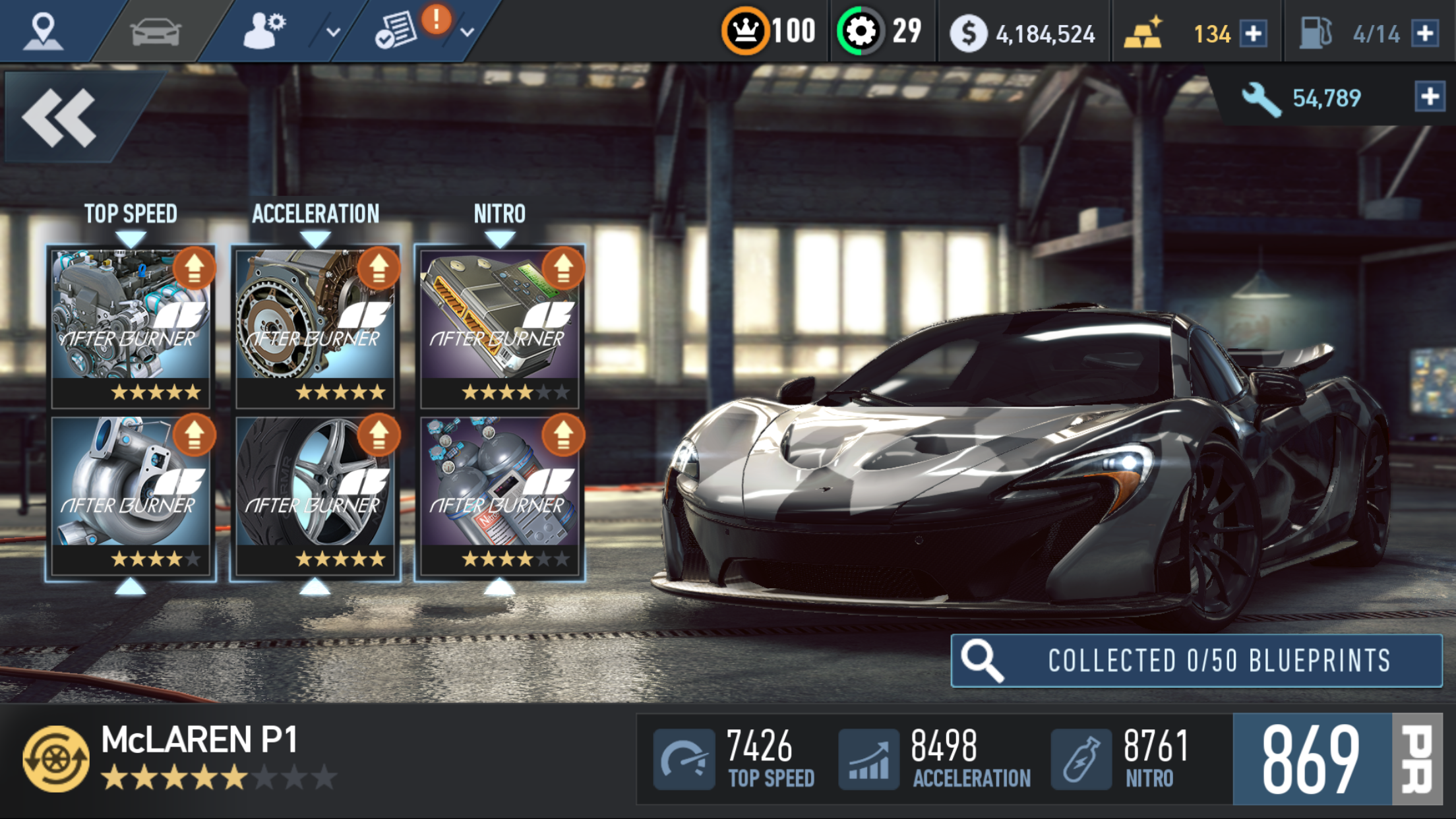Select the Top Speed engine part
Image resolution: width=1456 pixels, height=819 pixels.
(131, 326)
